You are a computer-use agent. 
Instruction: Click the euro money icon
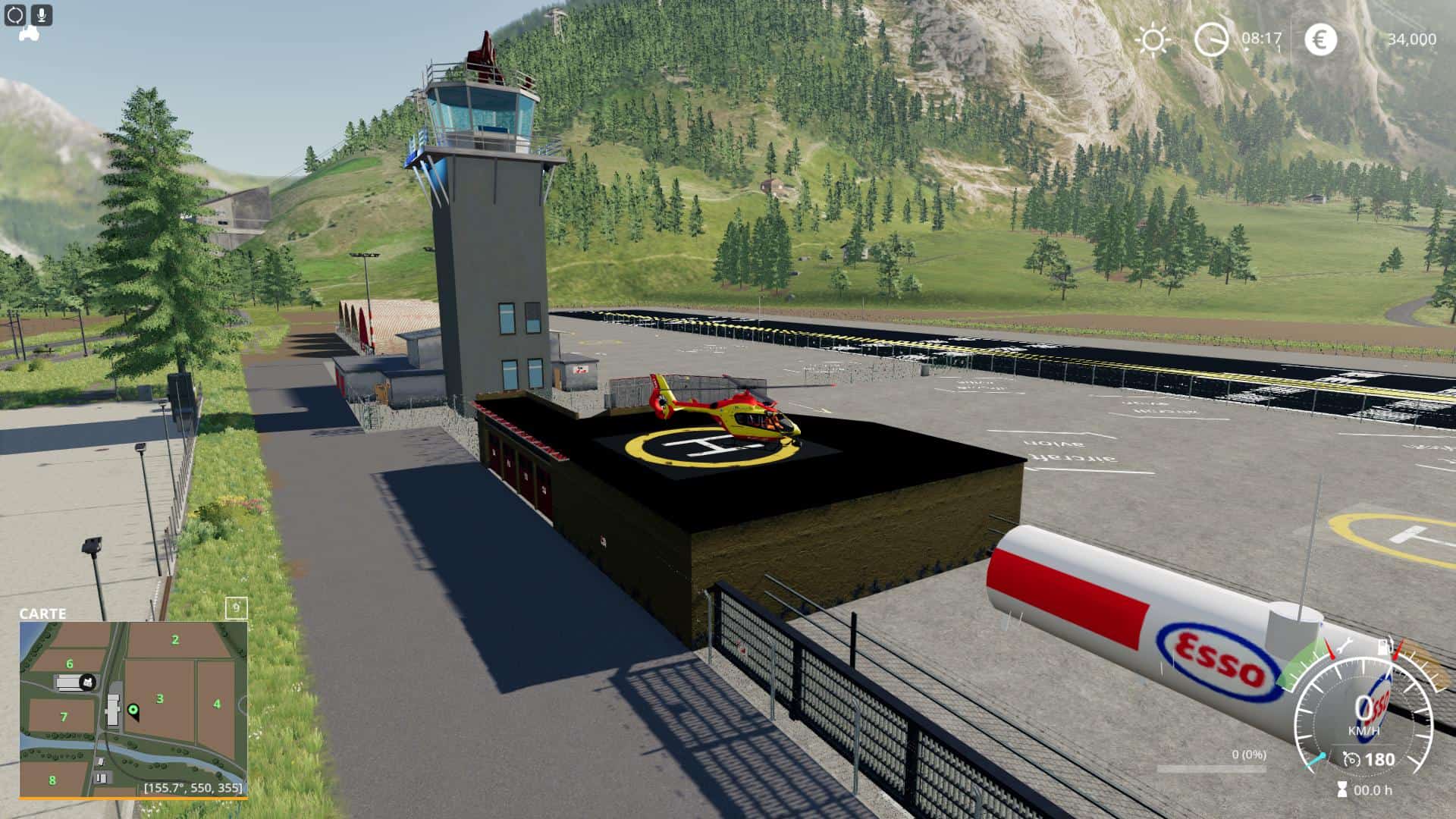[1320, 39]
